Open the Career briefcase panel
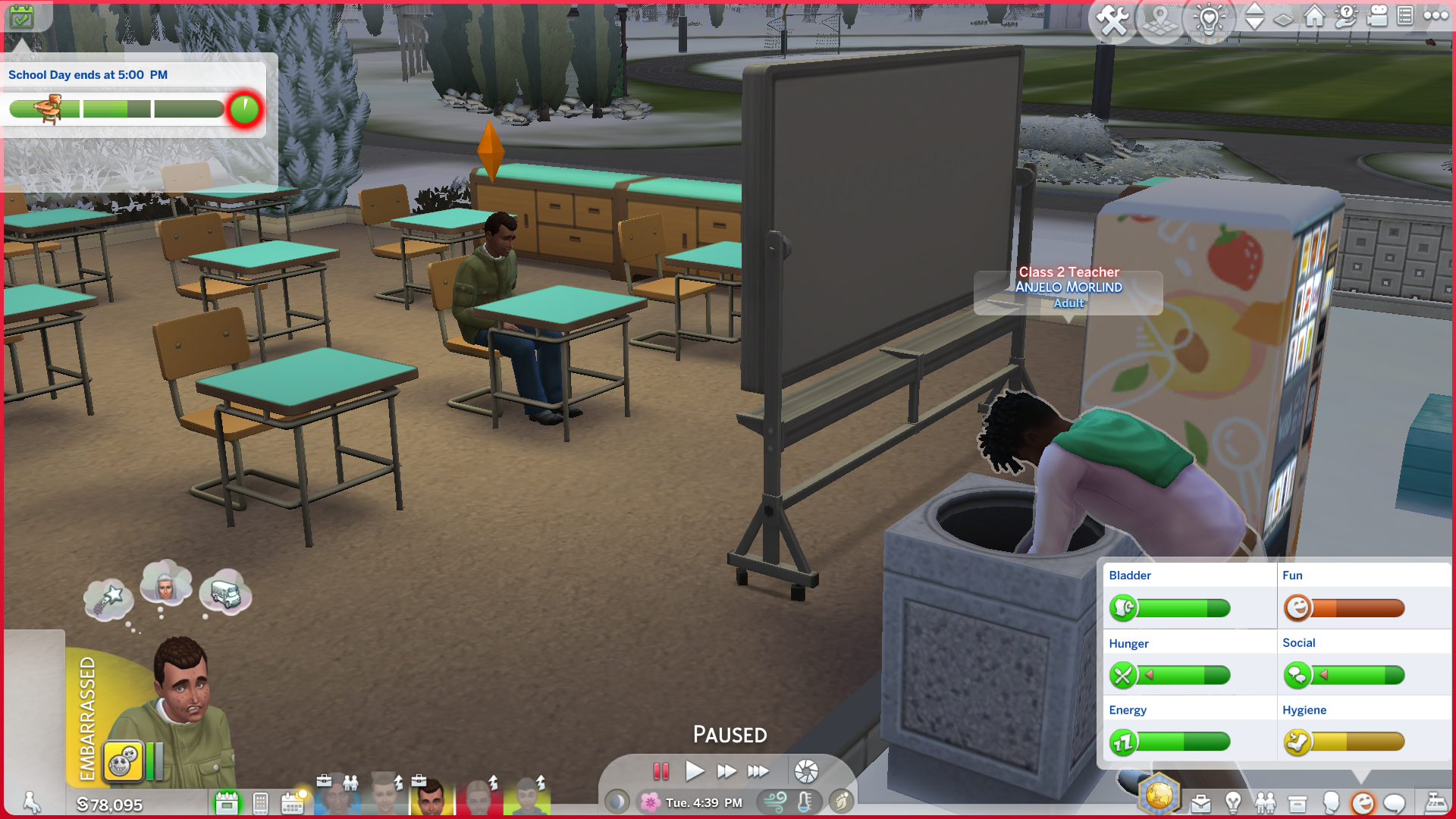 click(x=1200, y=803)
